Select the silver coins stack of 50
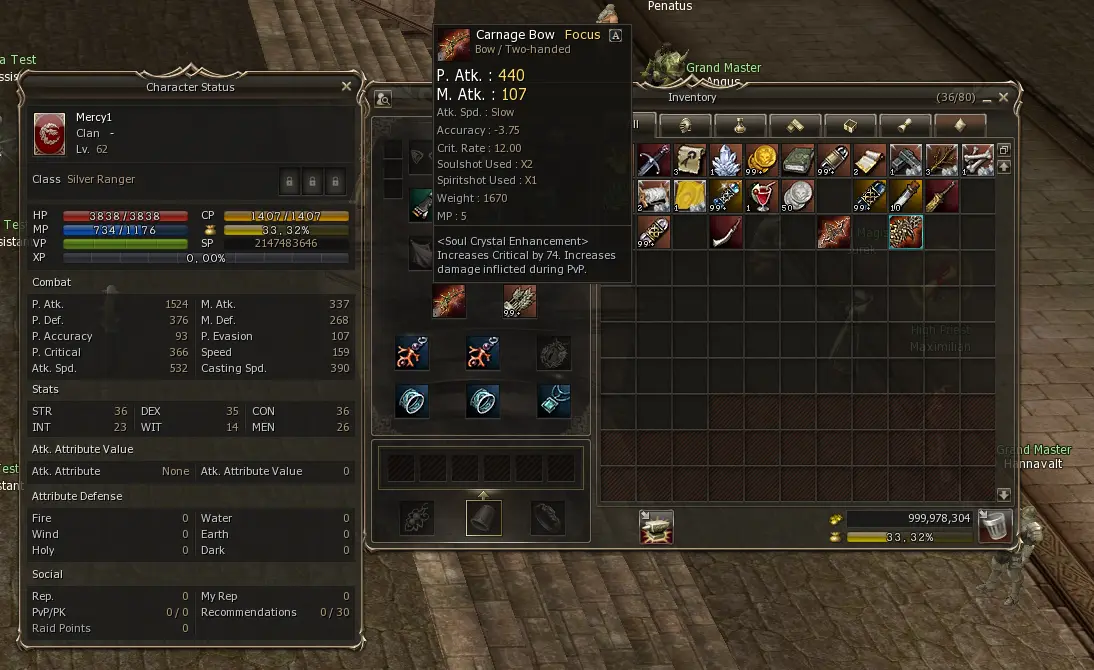This screenshot has height=670, width=1094. coord(798,195)
